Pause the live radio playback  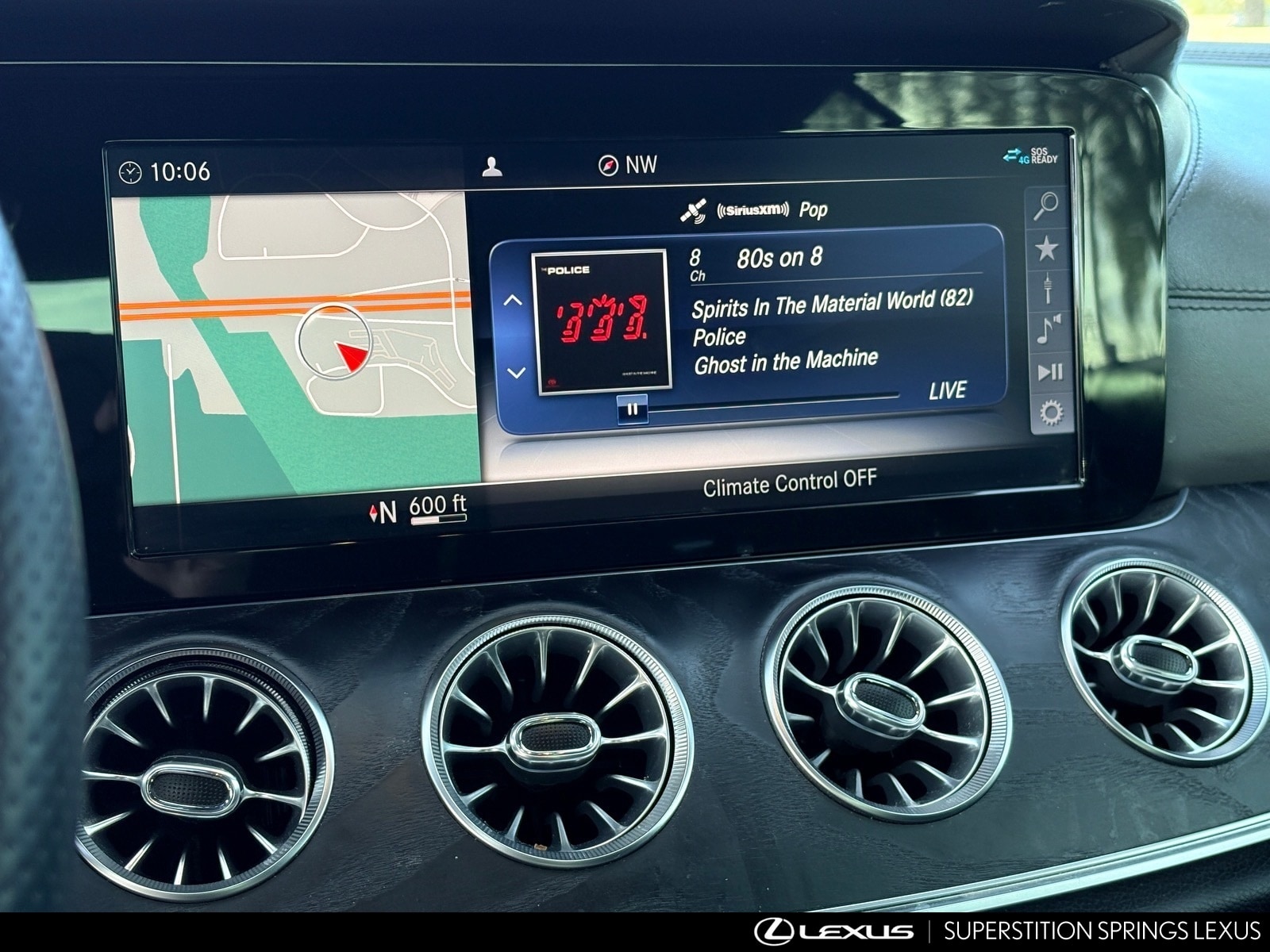633,410
